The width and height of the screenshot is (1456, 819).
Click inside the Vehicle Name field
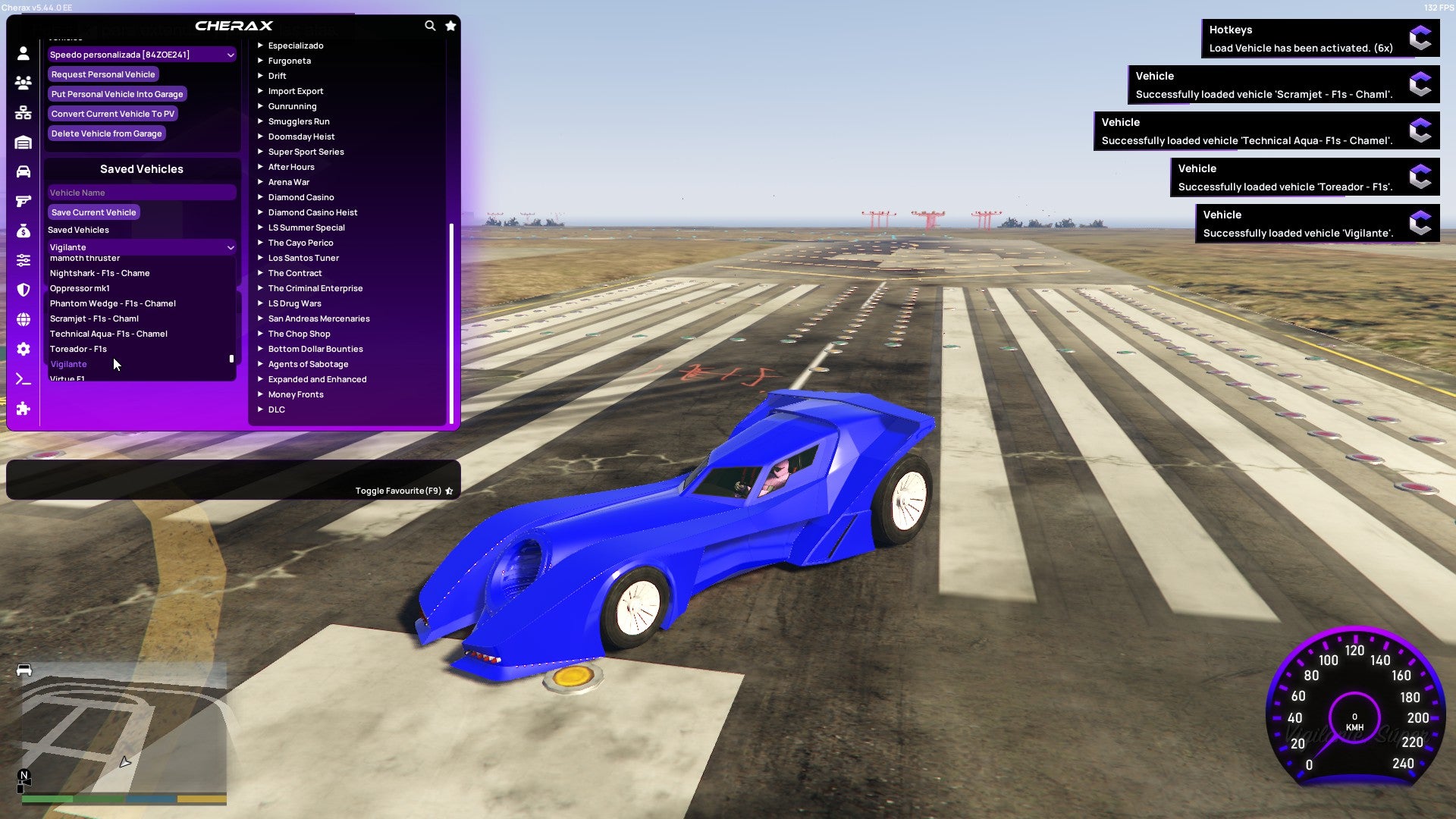[141, 192]
